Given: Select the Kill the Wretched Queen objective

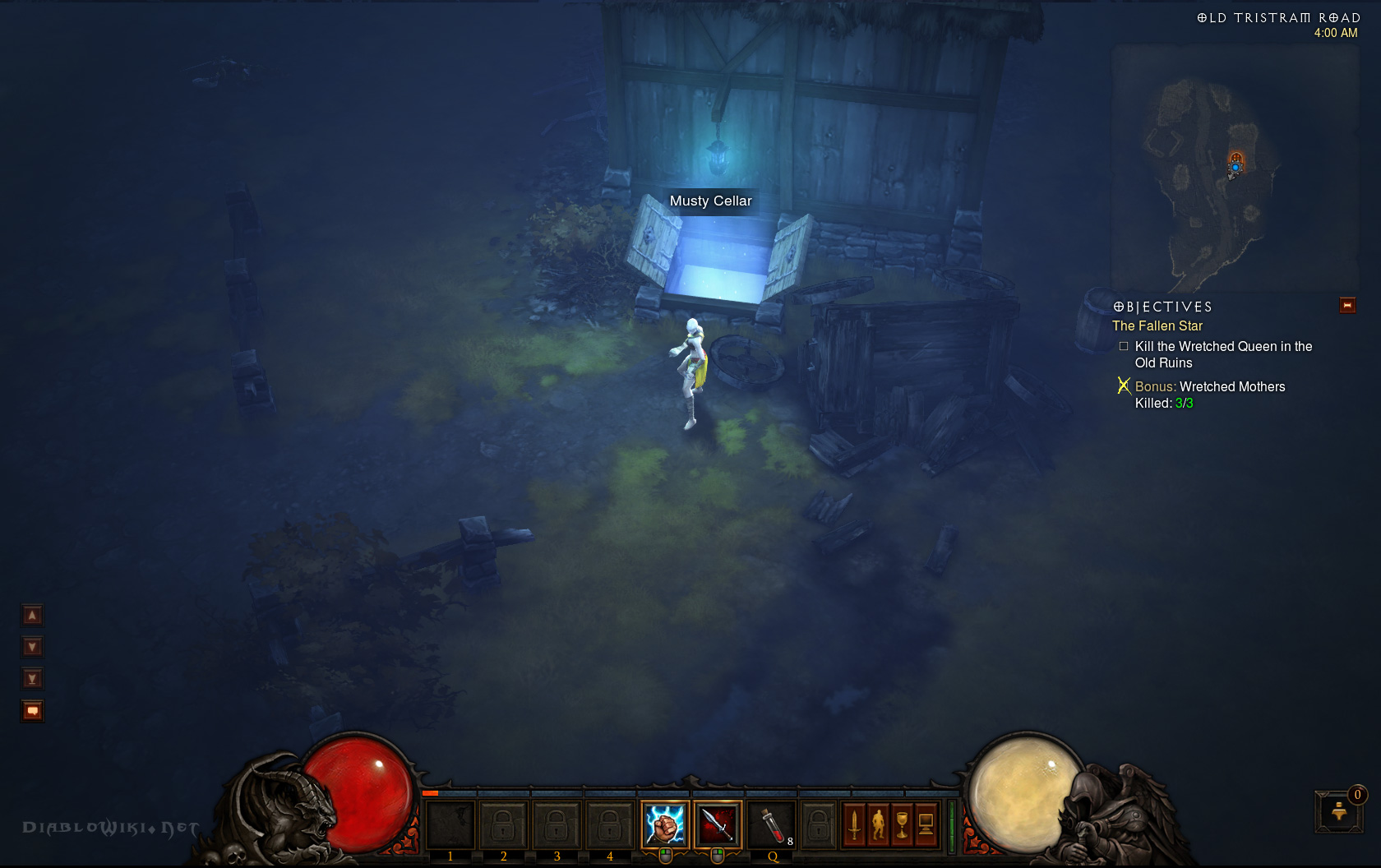Looking at the screenshot, I should click(1222, 355).
